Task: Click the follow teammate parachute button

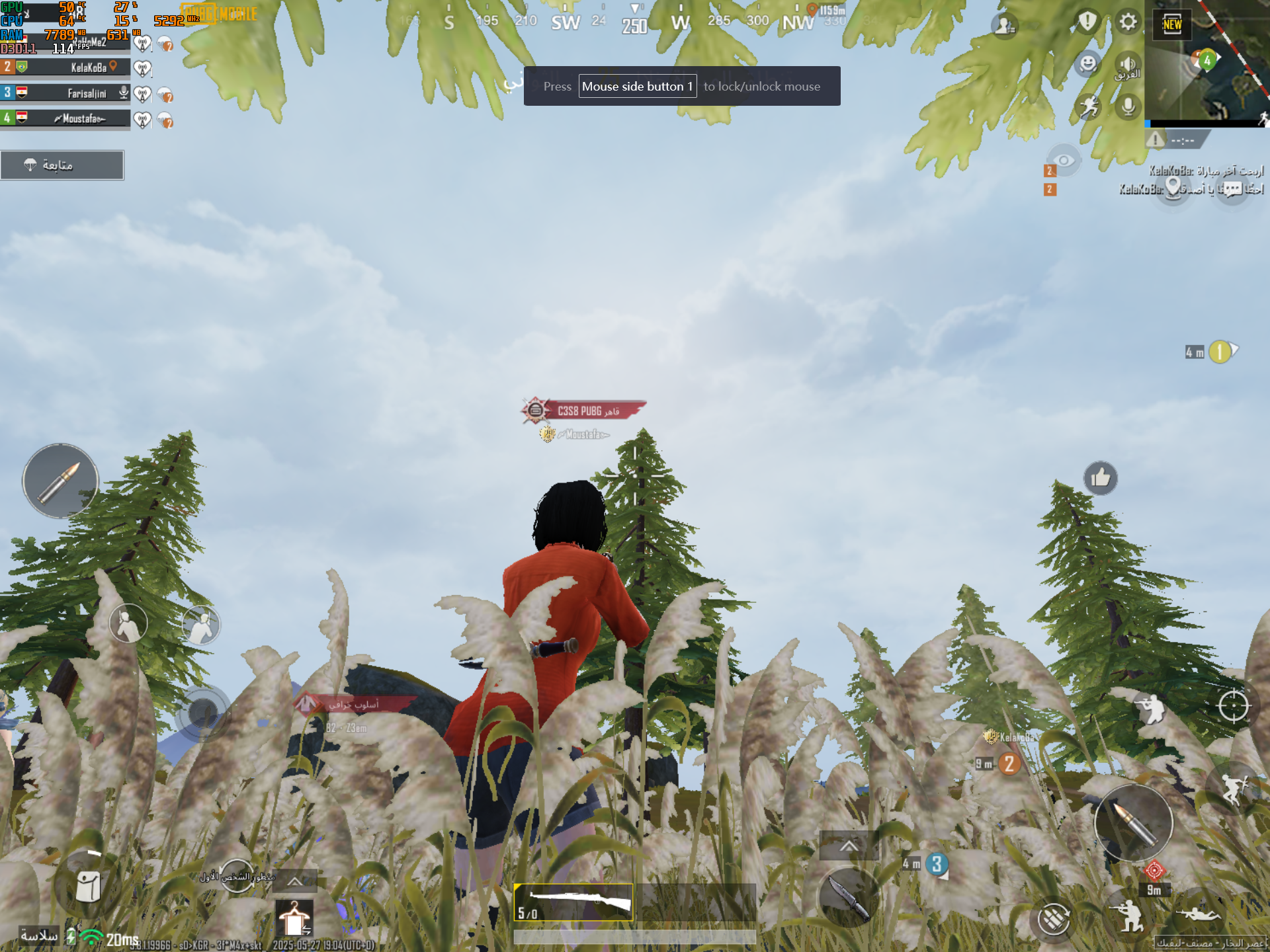Action: pos(62,165)
